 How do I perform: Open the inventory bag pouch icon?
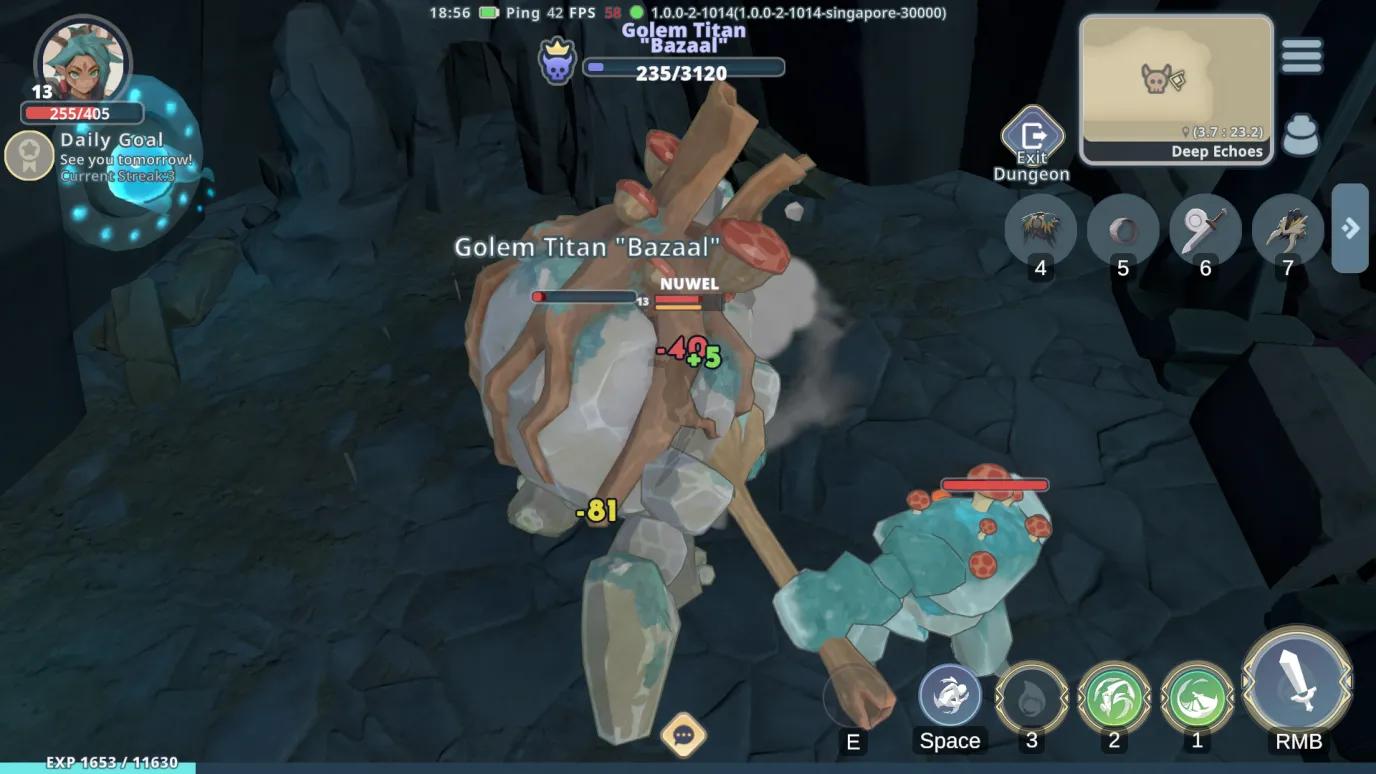click(x=1300, y=136)
